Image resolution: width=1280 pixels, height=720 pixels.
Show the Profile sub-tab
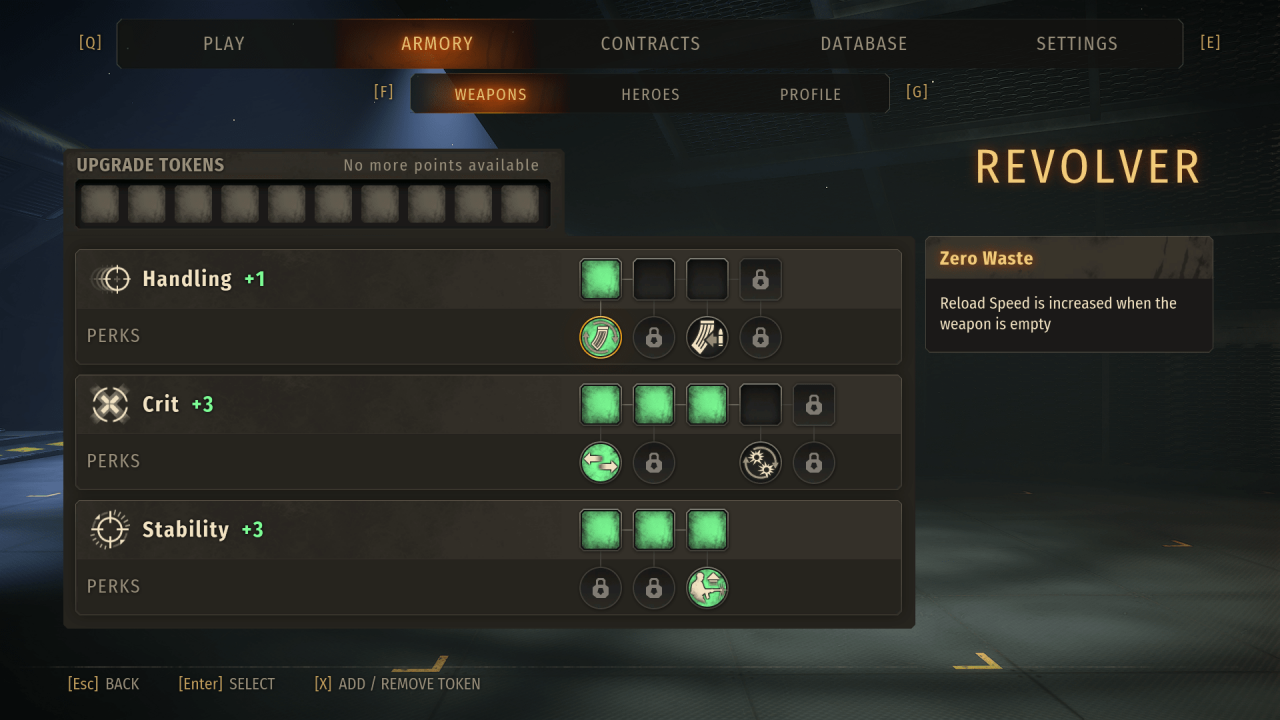810,94
